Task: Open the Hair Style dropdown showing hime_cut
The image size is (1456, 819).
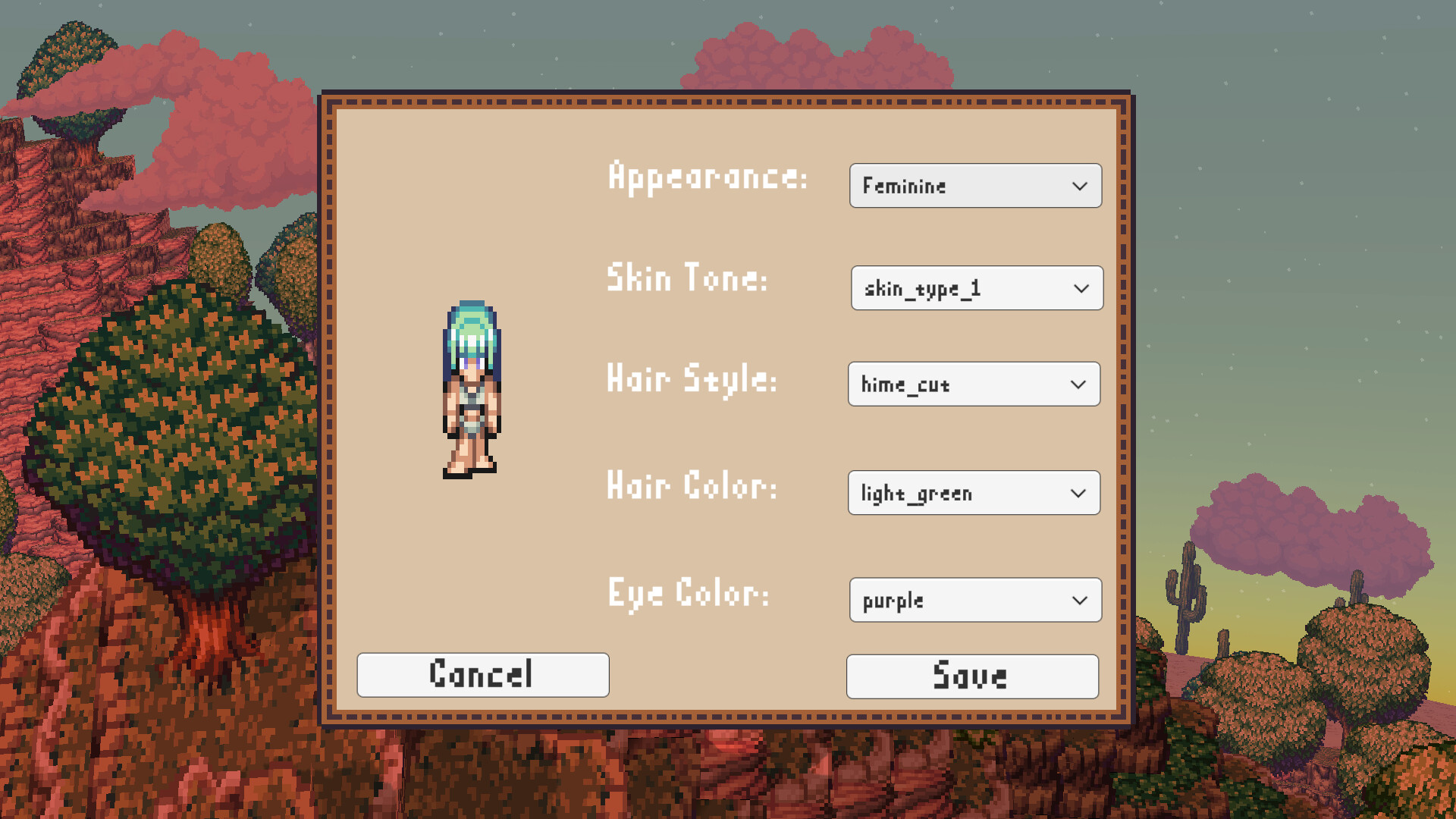Action: click(974, 384)
